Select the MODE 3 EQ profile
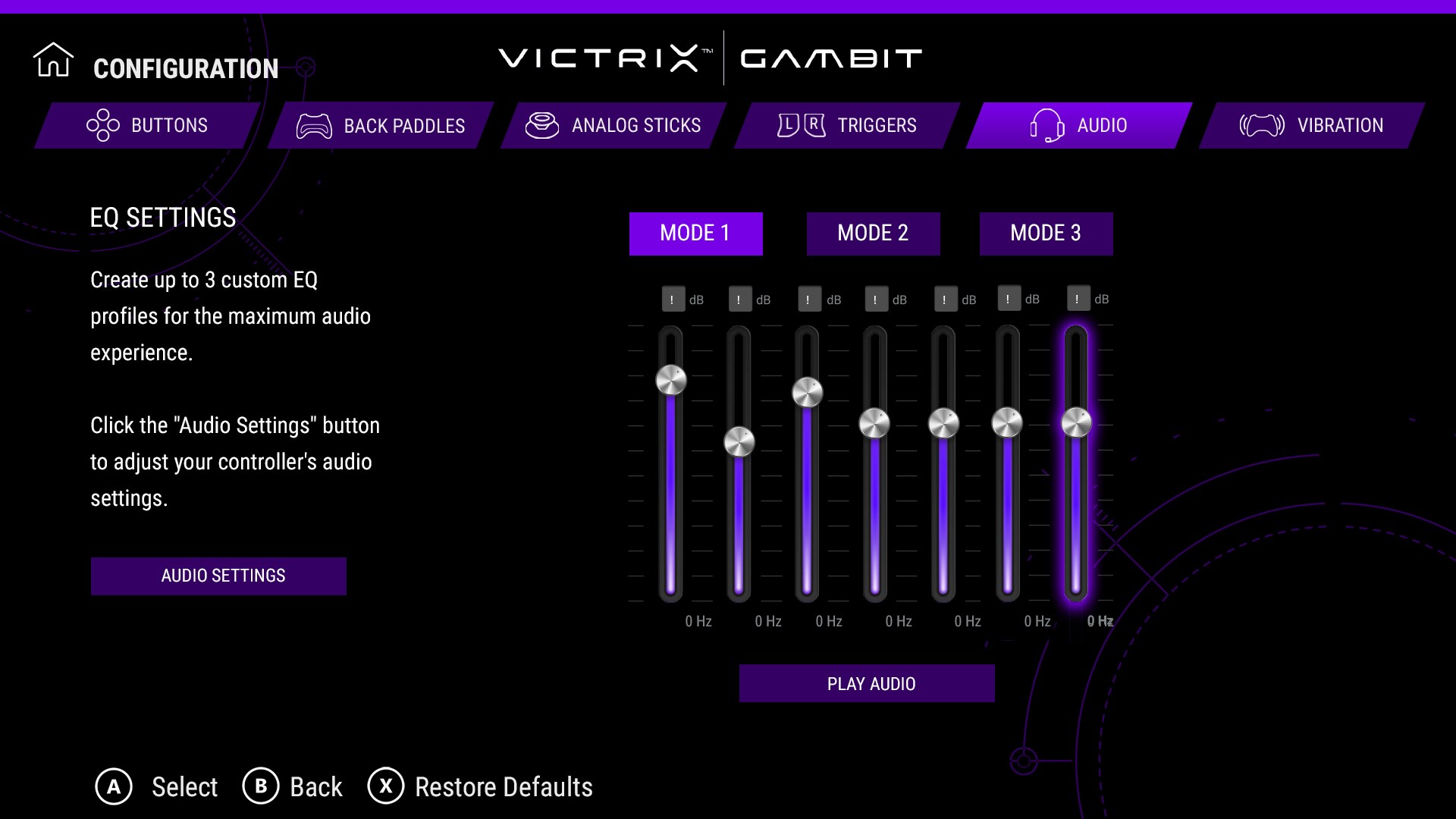 point(1046,233)
